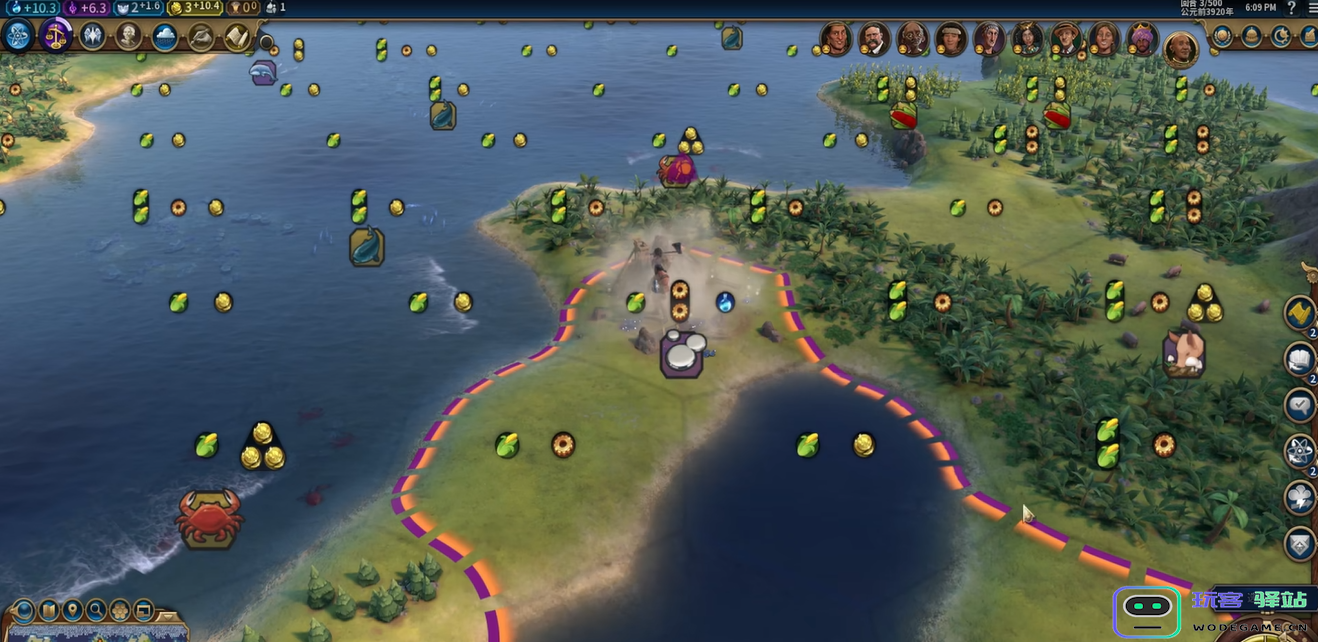Open the map lenses button
This screenshot has height=642, width=1318.
24,609
